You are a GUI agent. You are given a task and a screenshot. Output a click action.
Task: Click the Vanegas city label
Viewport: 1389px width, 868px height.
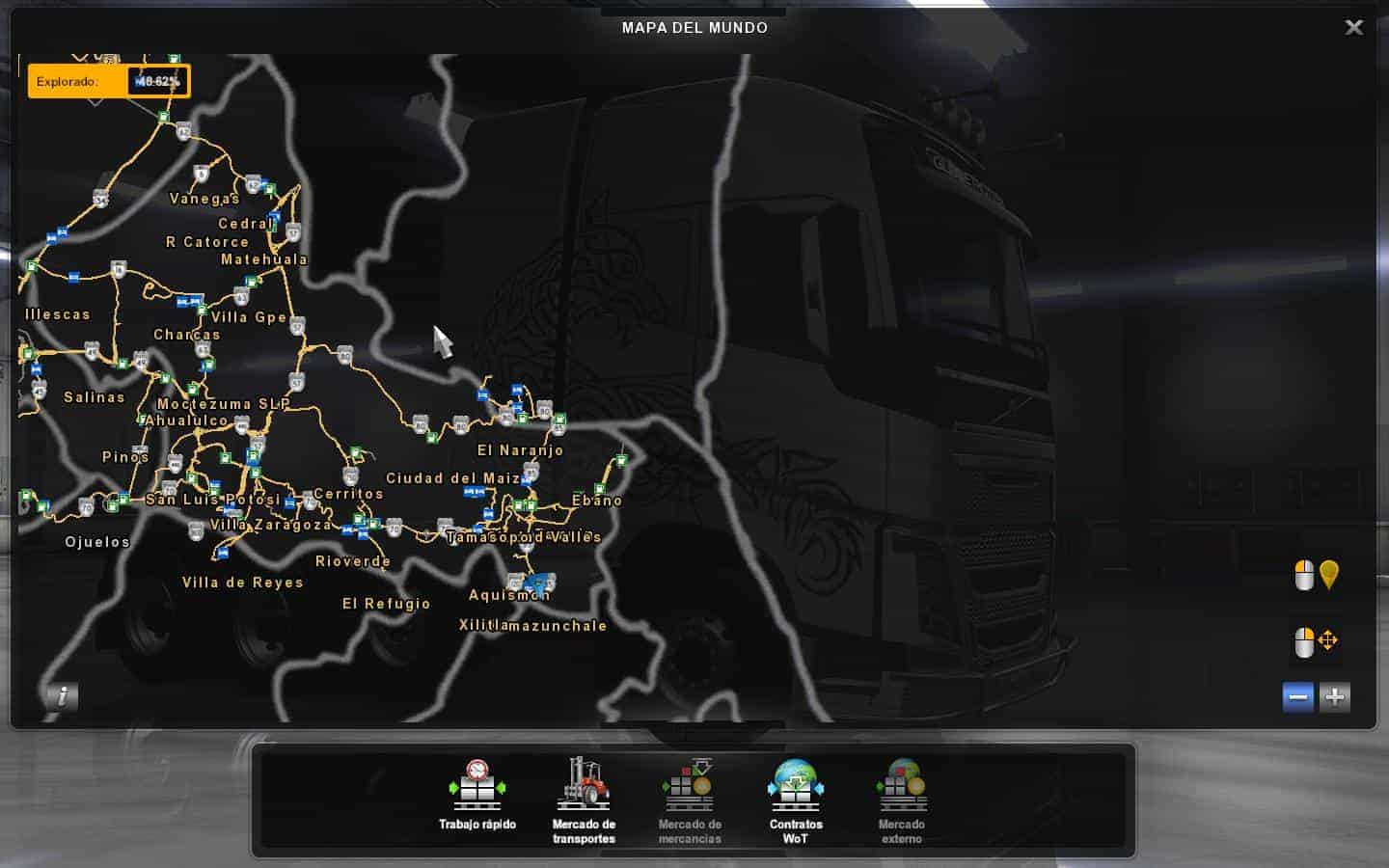click(204, 200)
